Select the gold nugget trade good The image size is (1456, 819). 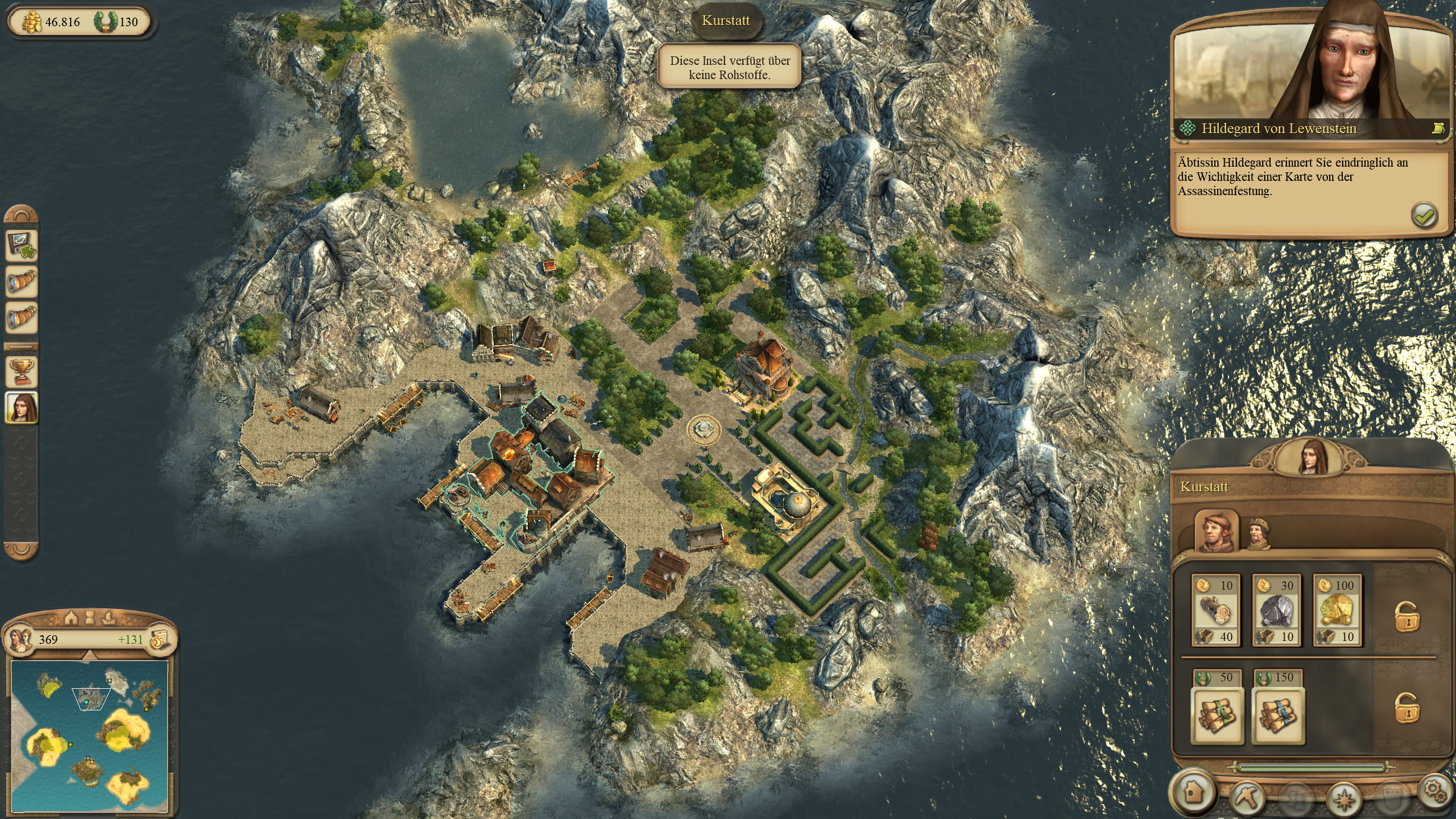(1337, 610)
